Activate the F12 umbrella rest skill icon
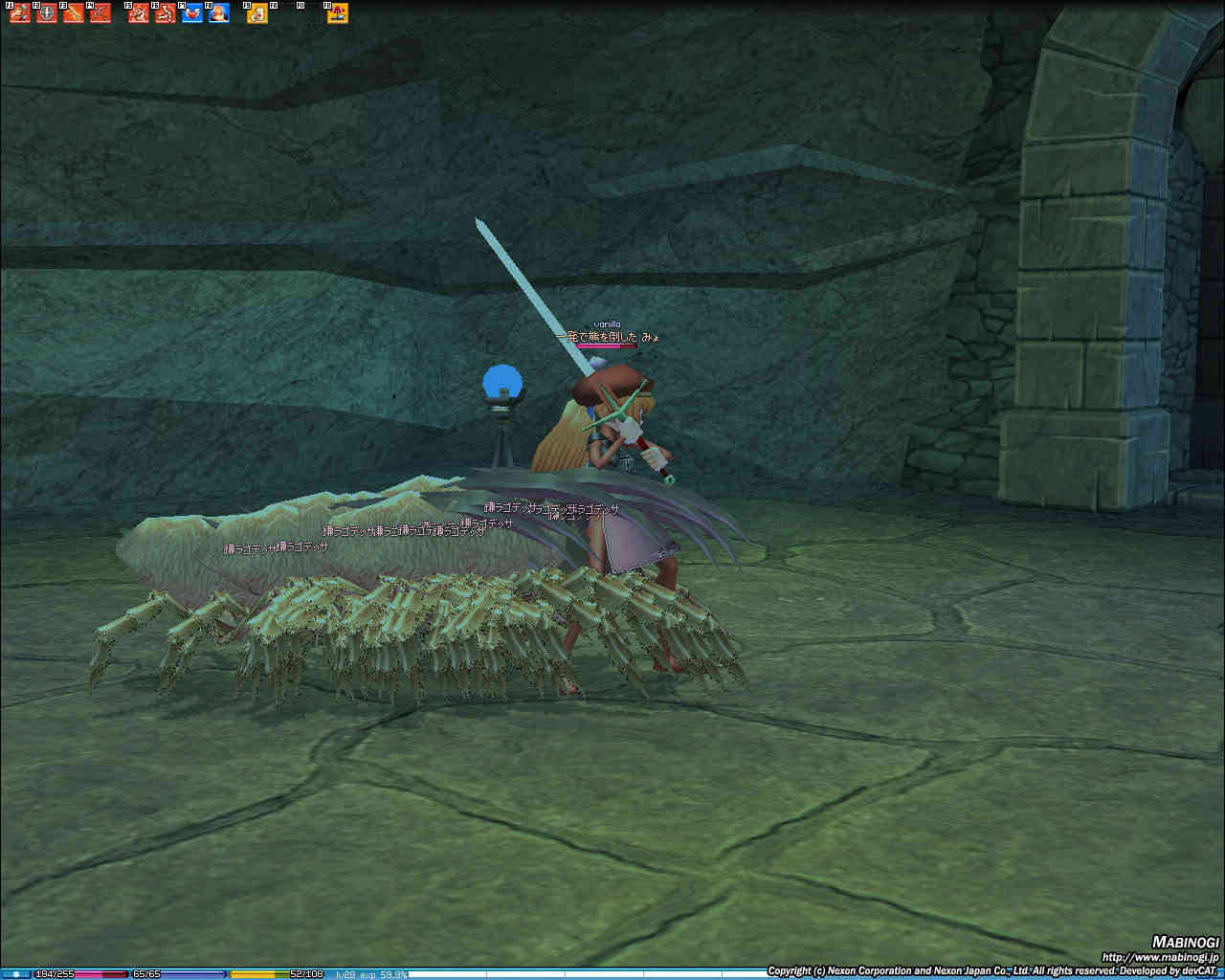Screen dimensions: 1225x980 click(x=338, y=13)
